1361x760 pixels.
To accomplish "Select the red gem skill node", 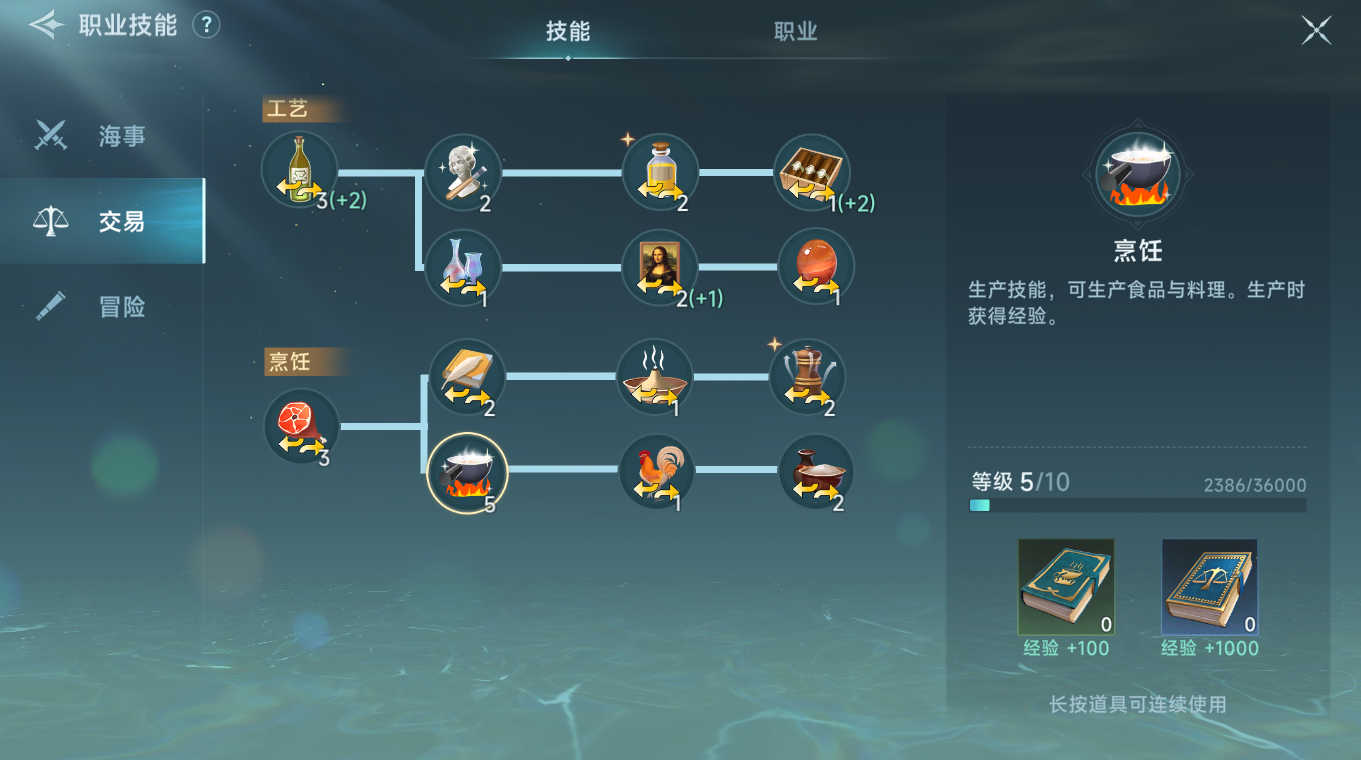I will click(813, 266).
